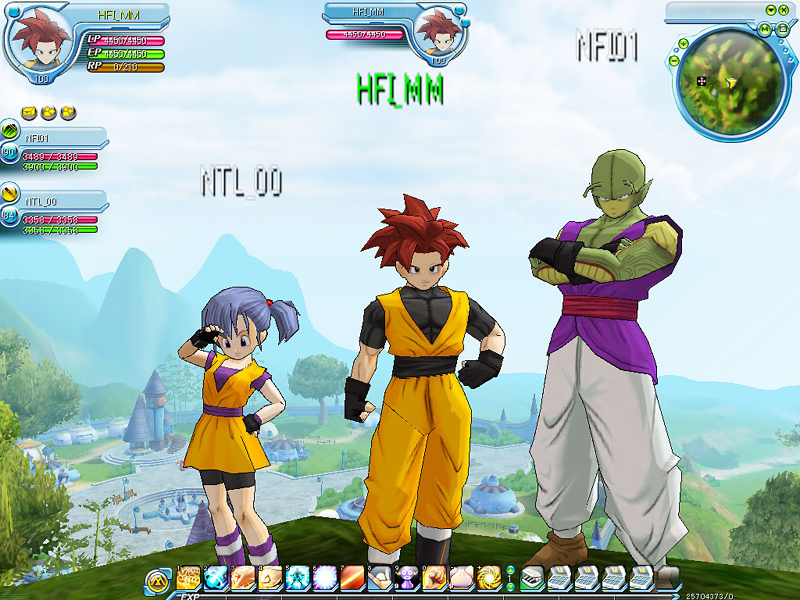This screenshot has width=800, height=600.
Task: Click the first yellow party option icon
Action: tap(28, 112)
